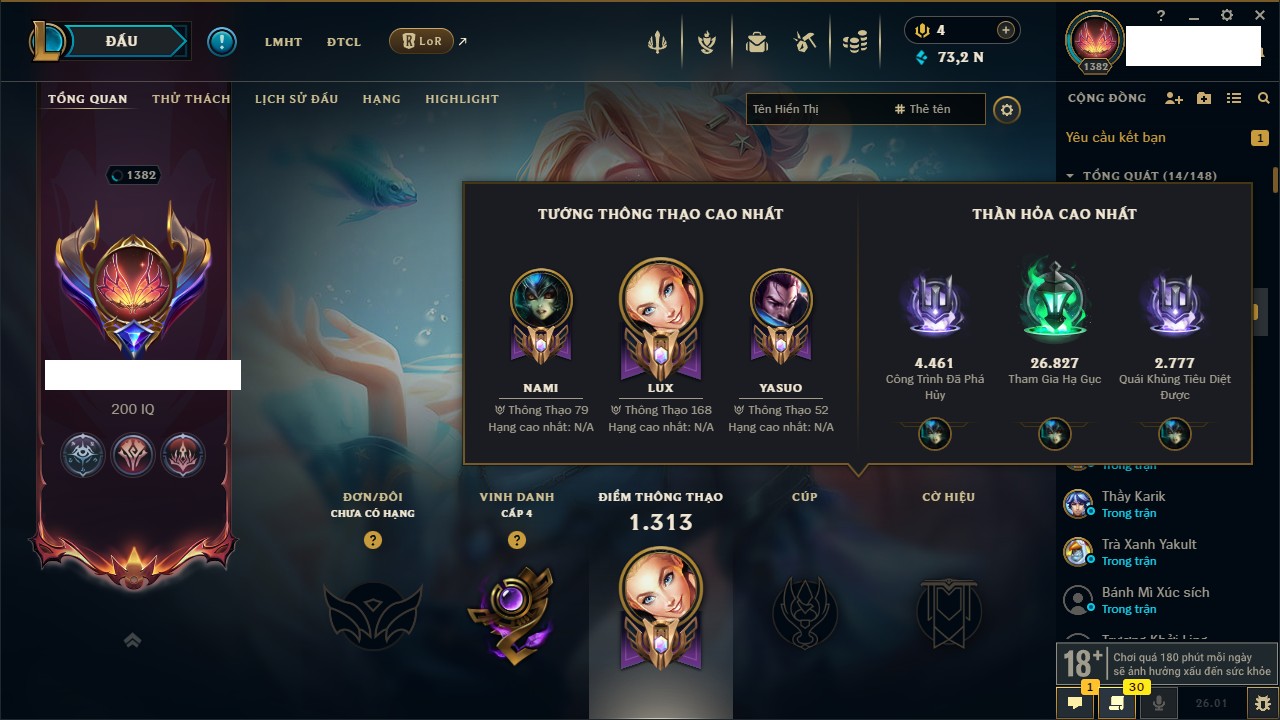Click the ĐẤU play button

122,41
